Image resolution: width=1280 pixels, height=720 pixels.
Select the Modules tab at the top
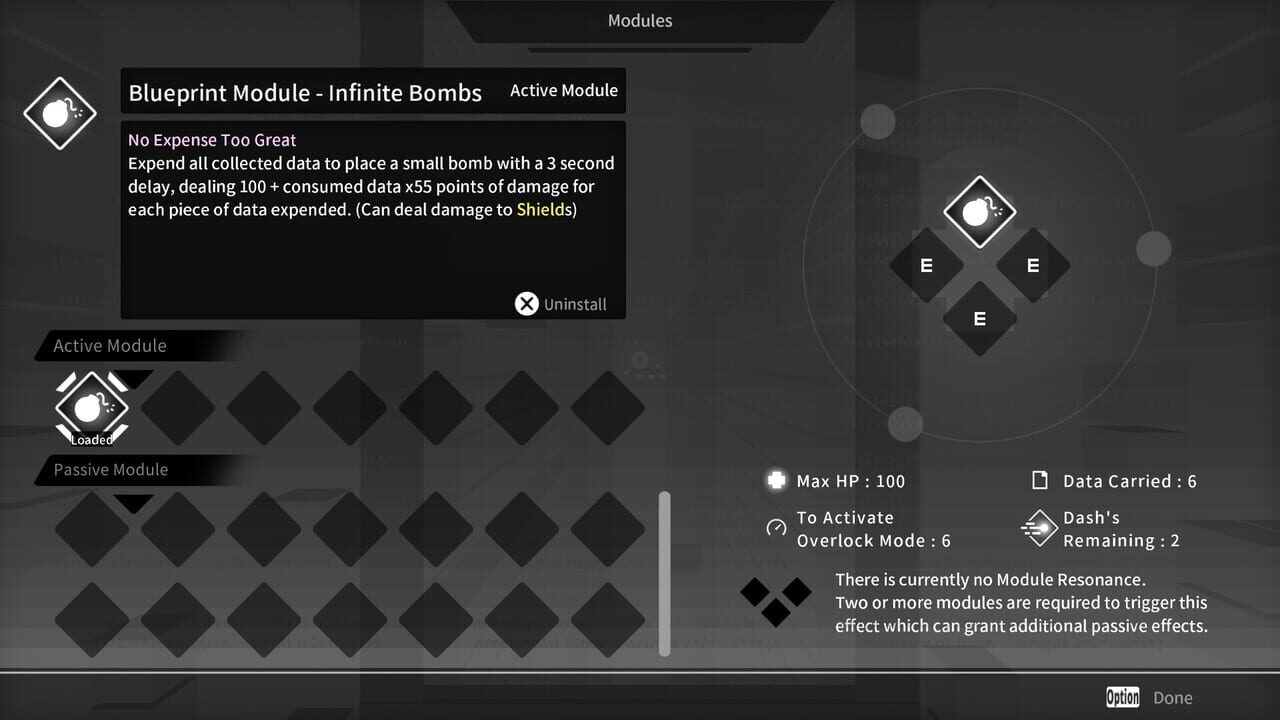pyautogui.click(x=639, y=20)
